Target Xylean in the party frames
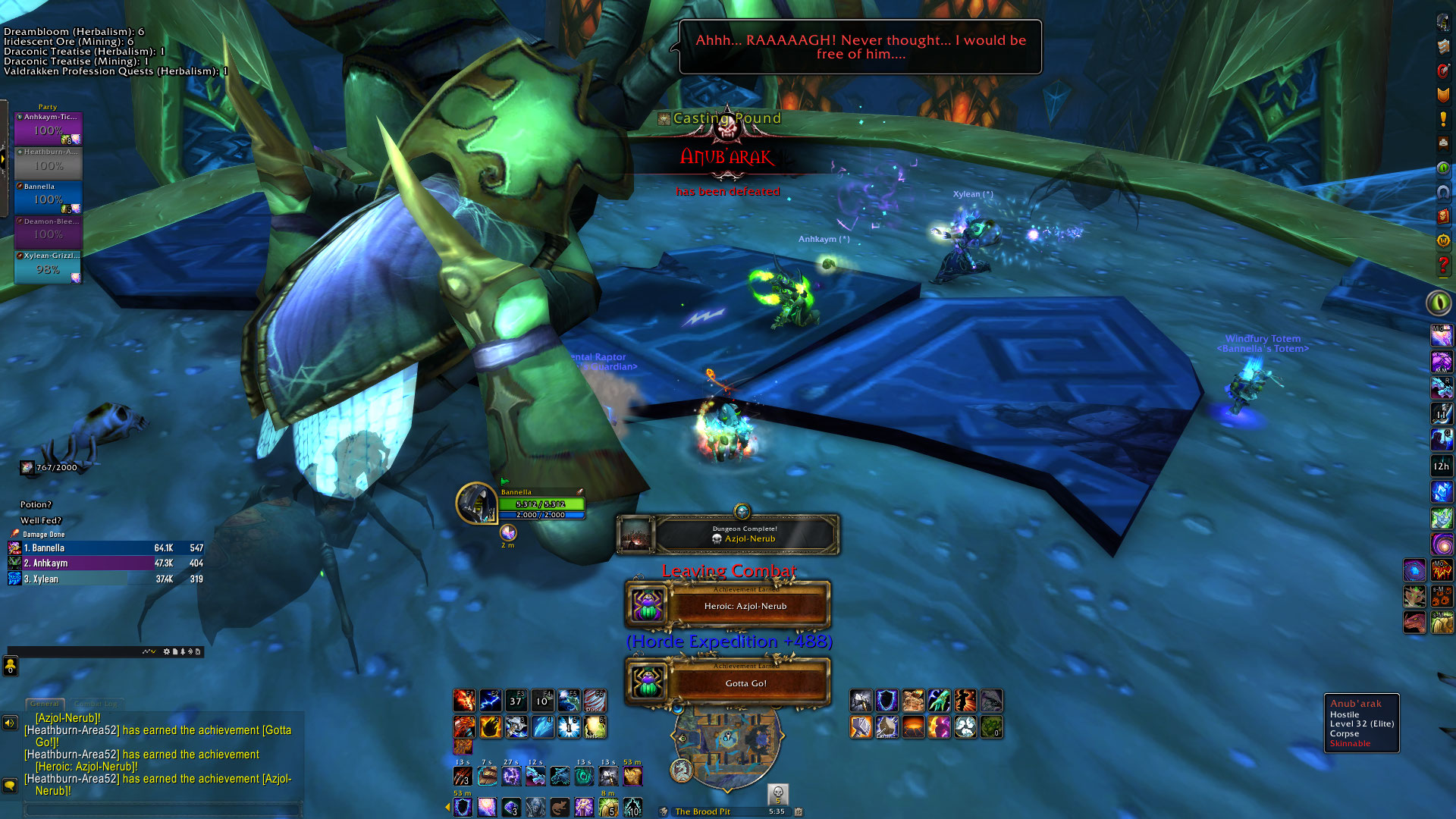 48,267
